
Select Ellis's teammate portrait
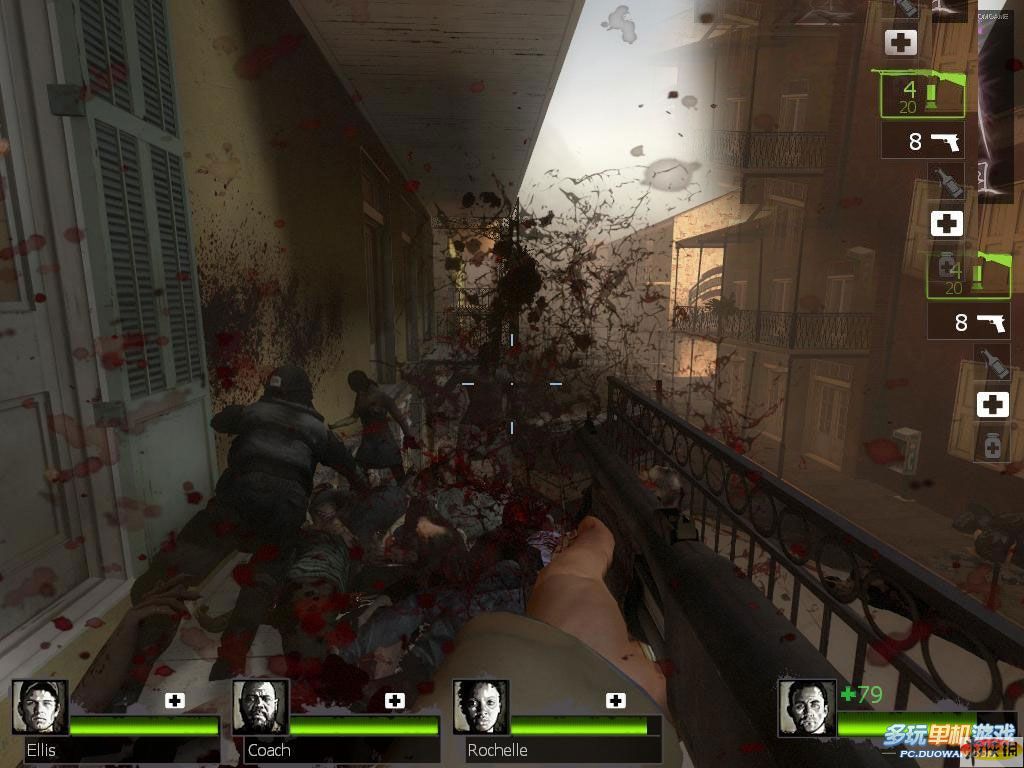point(40,707)
